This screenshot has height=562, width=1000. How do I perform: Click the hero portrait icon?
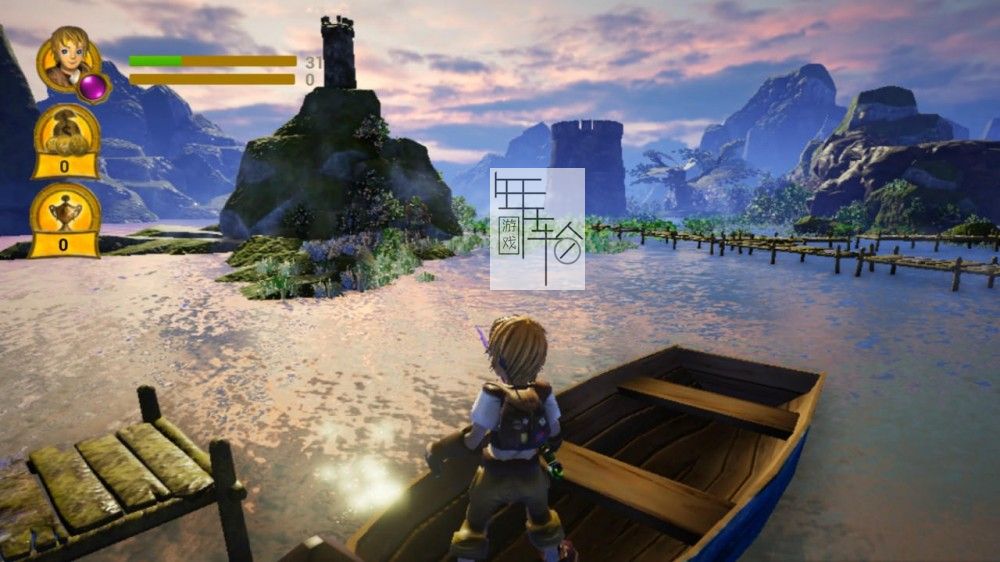point(67,56)
